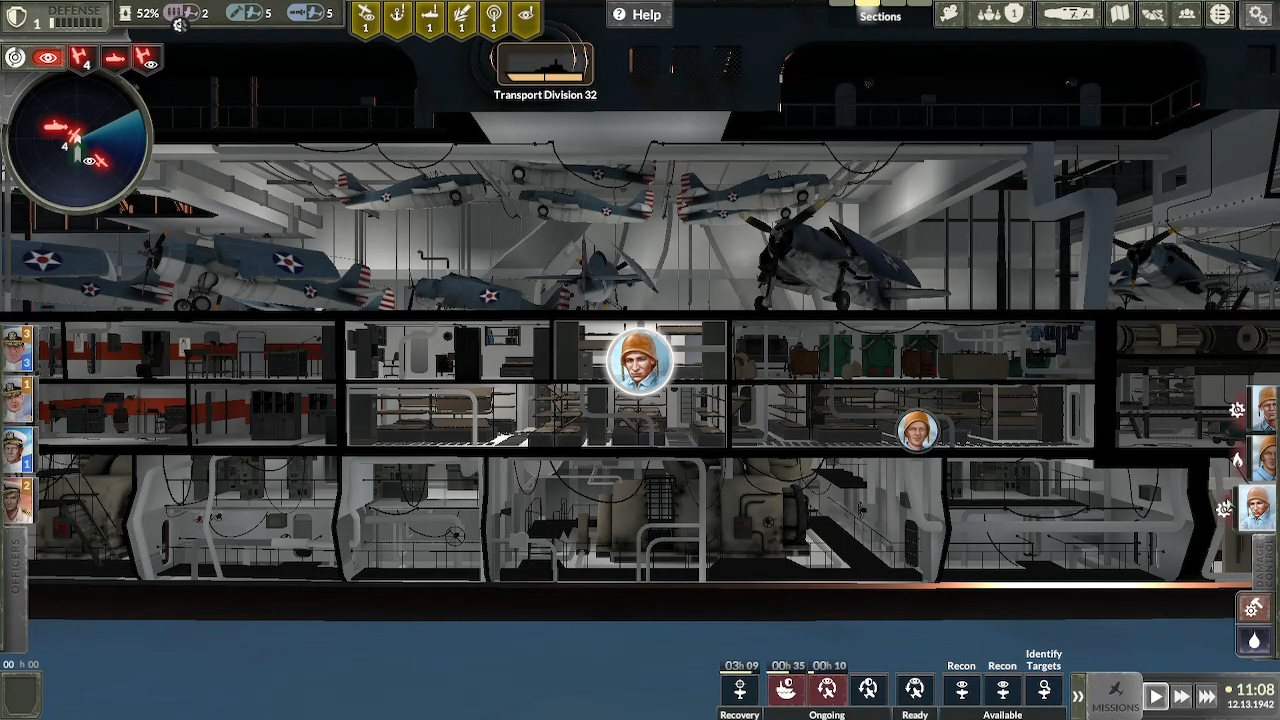This screenshot has height=720, width=1280.
Task: Select the anchor order badge
Action: [x=397, y=15]
